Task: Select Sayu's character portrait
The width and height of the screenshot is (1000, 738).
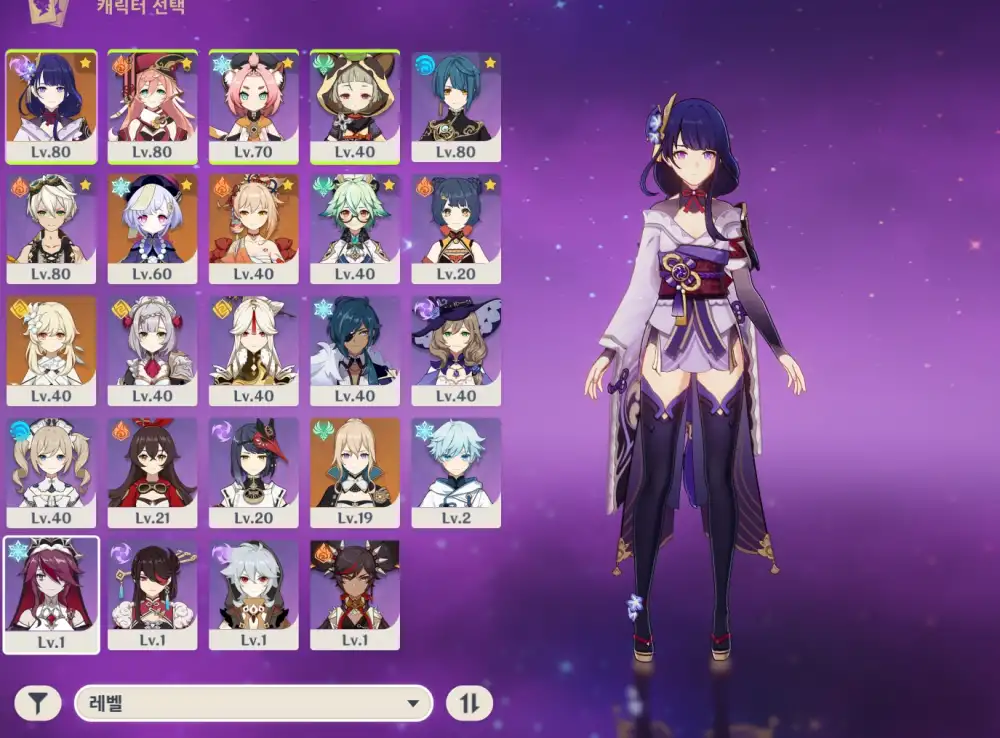Action: click(355, 106)
